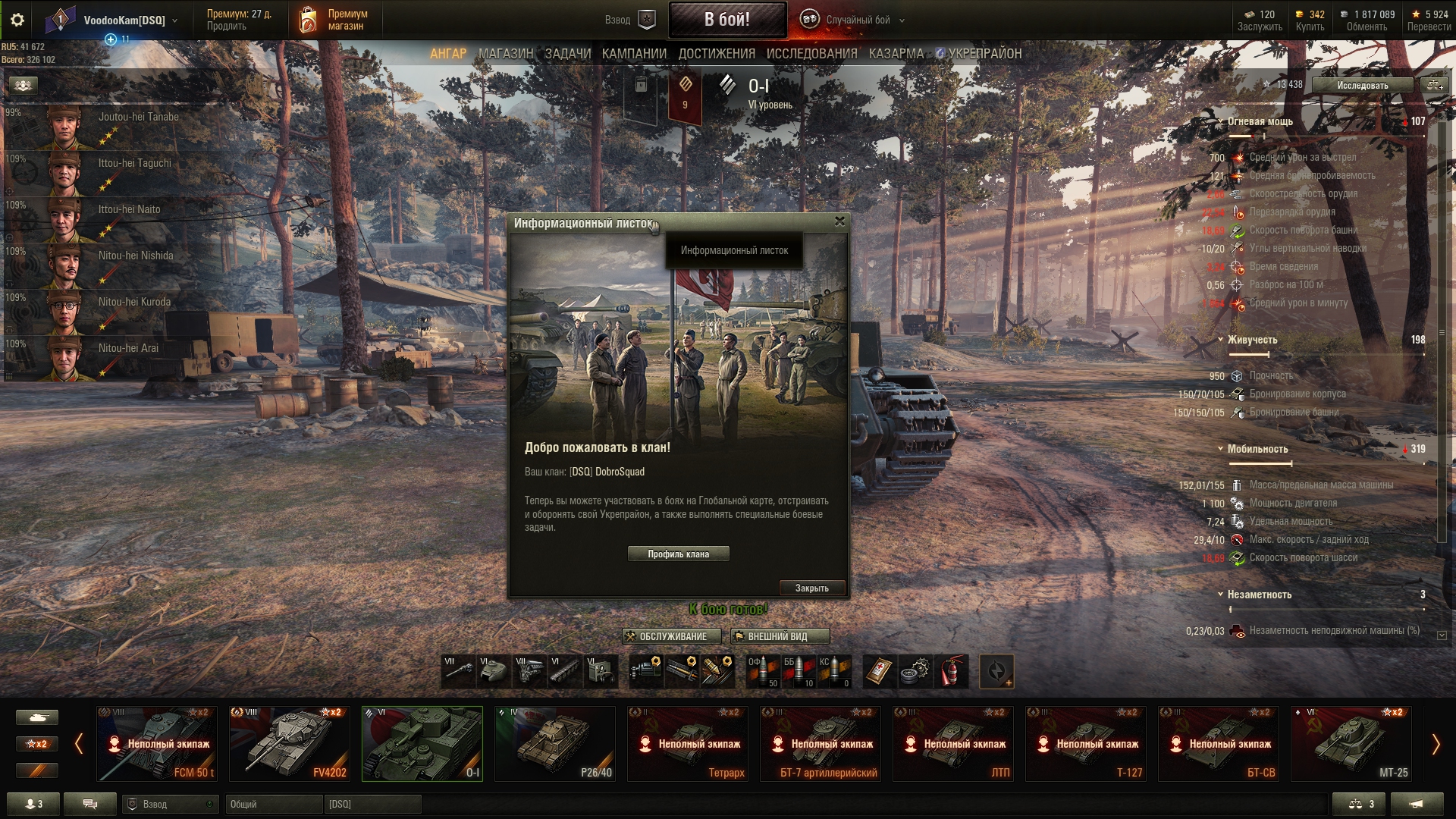Select the P26/40 tank in the carousel
1456x819 pixels.
coord(555,744)
